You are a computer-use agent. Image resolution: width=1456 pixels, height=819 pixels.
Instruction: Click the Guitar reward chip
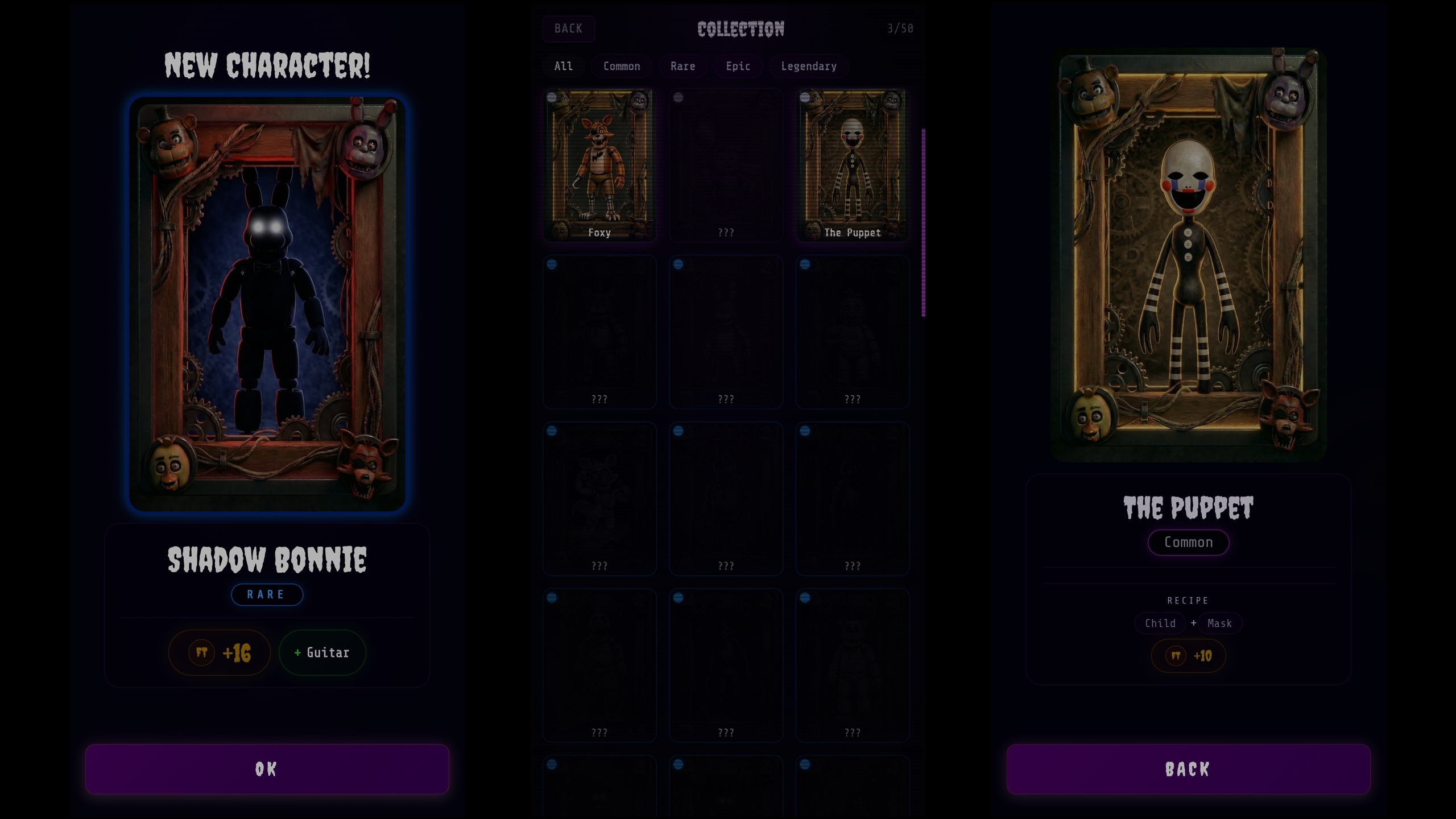[322, 652]
